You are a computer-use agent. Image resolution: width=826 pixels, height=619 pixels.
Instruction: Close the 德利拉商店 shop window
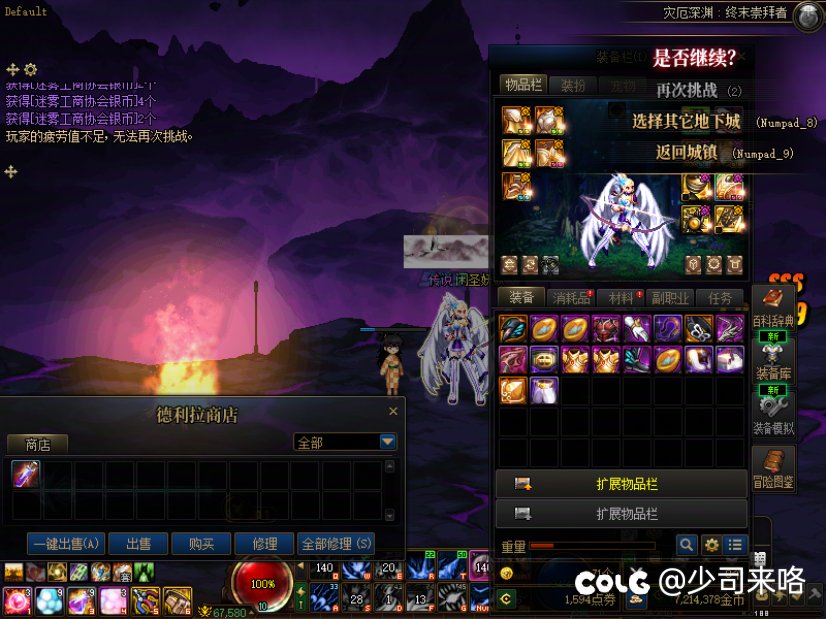(x=393, y=411)
